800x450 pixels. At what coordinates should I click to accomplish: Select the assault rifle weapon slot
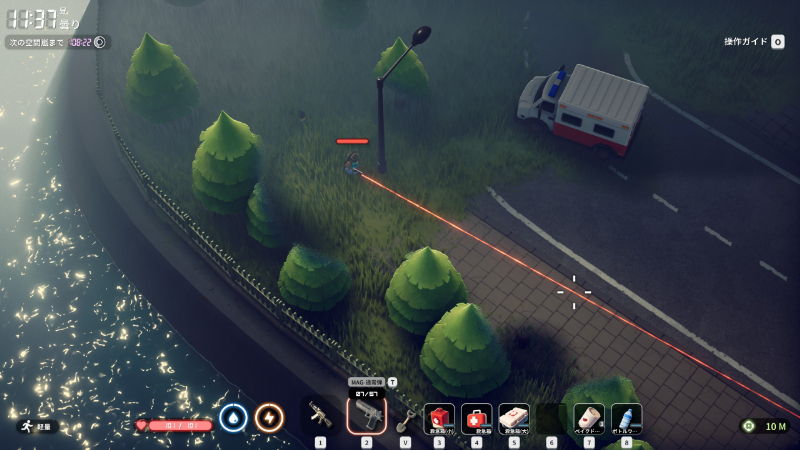point(320,416)
